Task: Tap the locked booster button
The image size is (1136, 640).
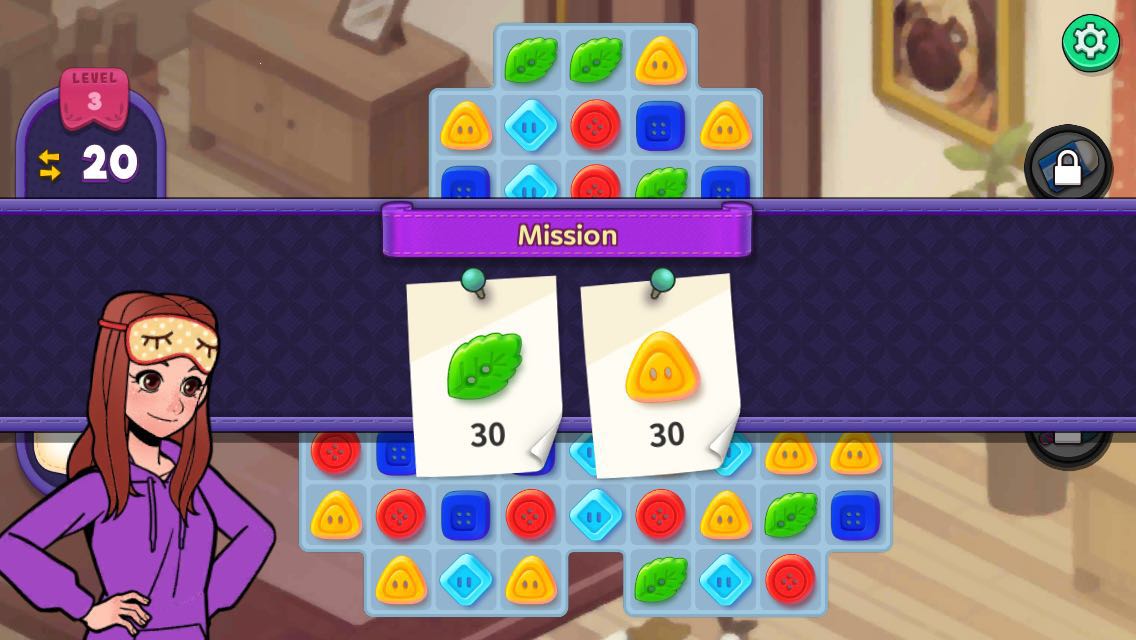Action: [x=1067, y=166]
